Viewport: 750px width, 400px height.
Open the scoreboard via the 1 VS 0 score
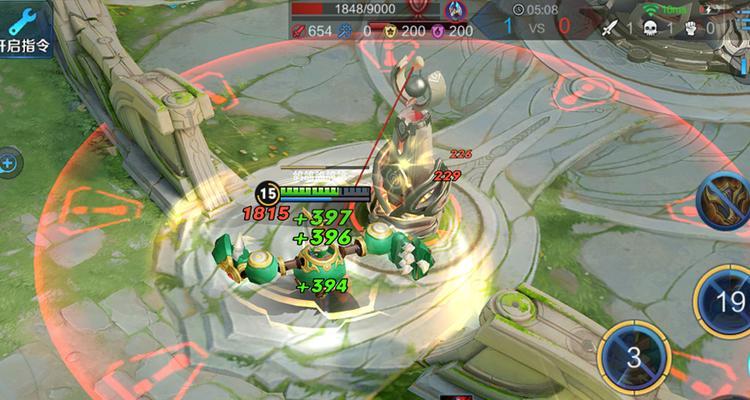tap(535, 27)
